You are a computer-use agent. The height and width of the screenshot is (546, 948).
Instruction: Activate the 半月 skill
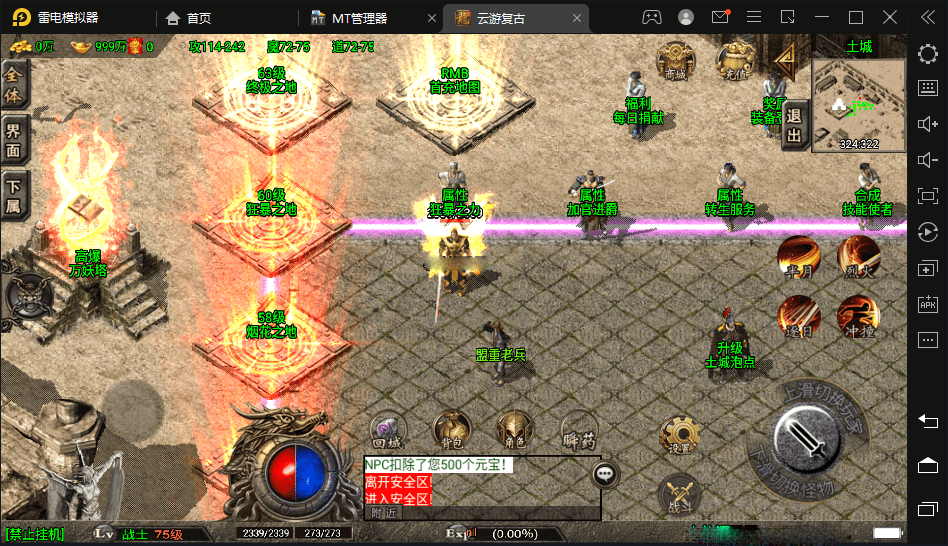point(799,257)
